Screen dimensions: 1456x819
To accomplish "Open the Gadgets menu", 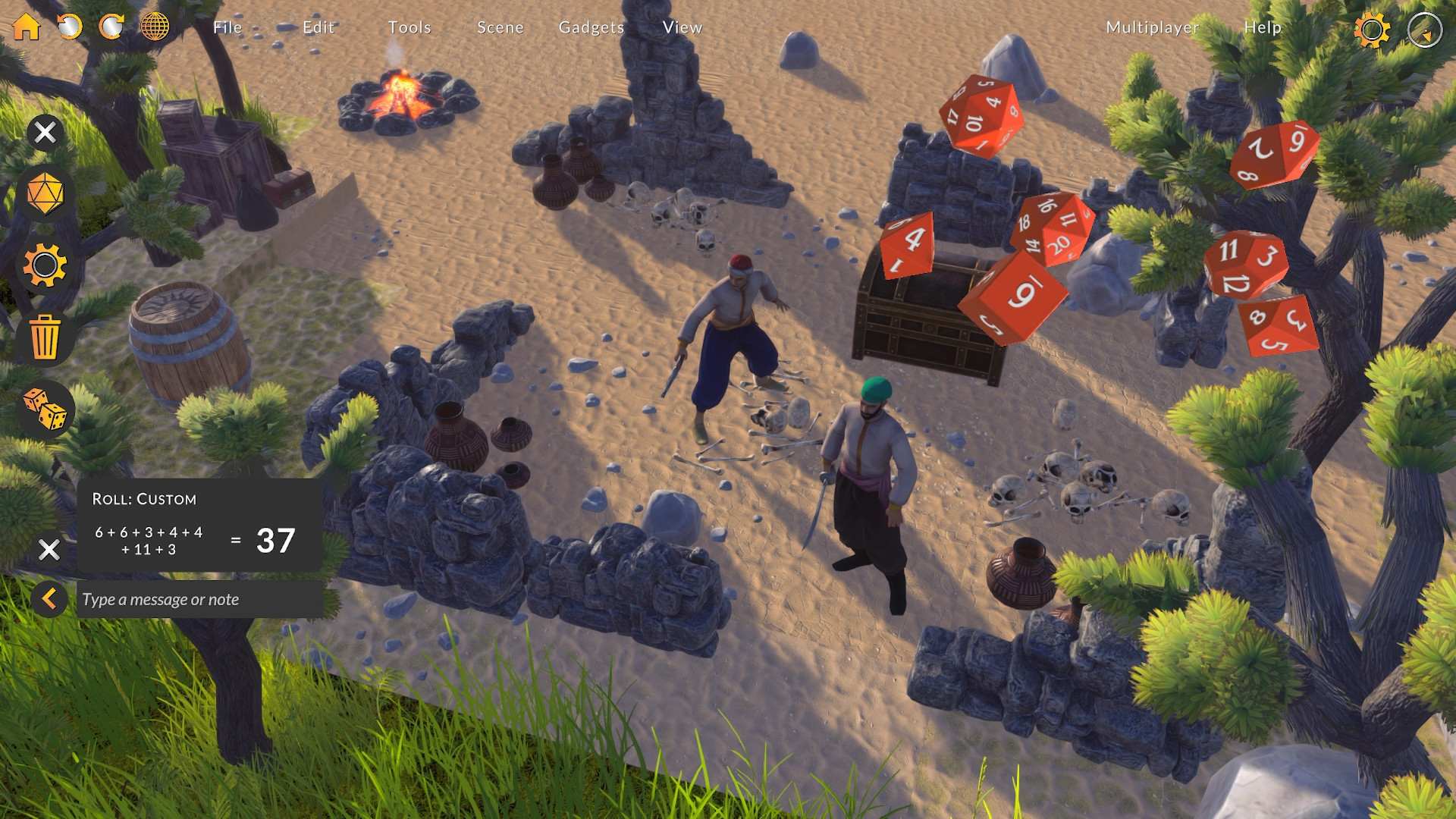I will click(591, 27).
